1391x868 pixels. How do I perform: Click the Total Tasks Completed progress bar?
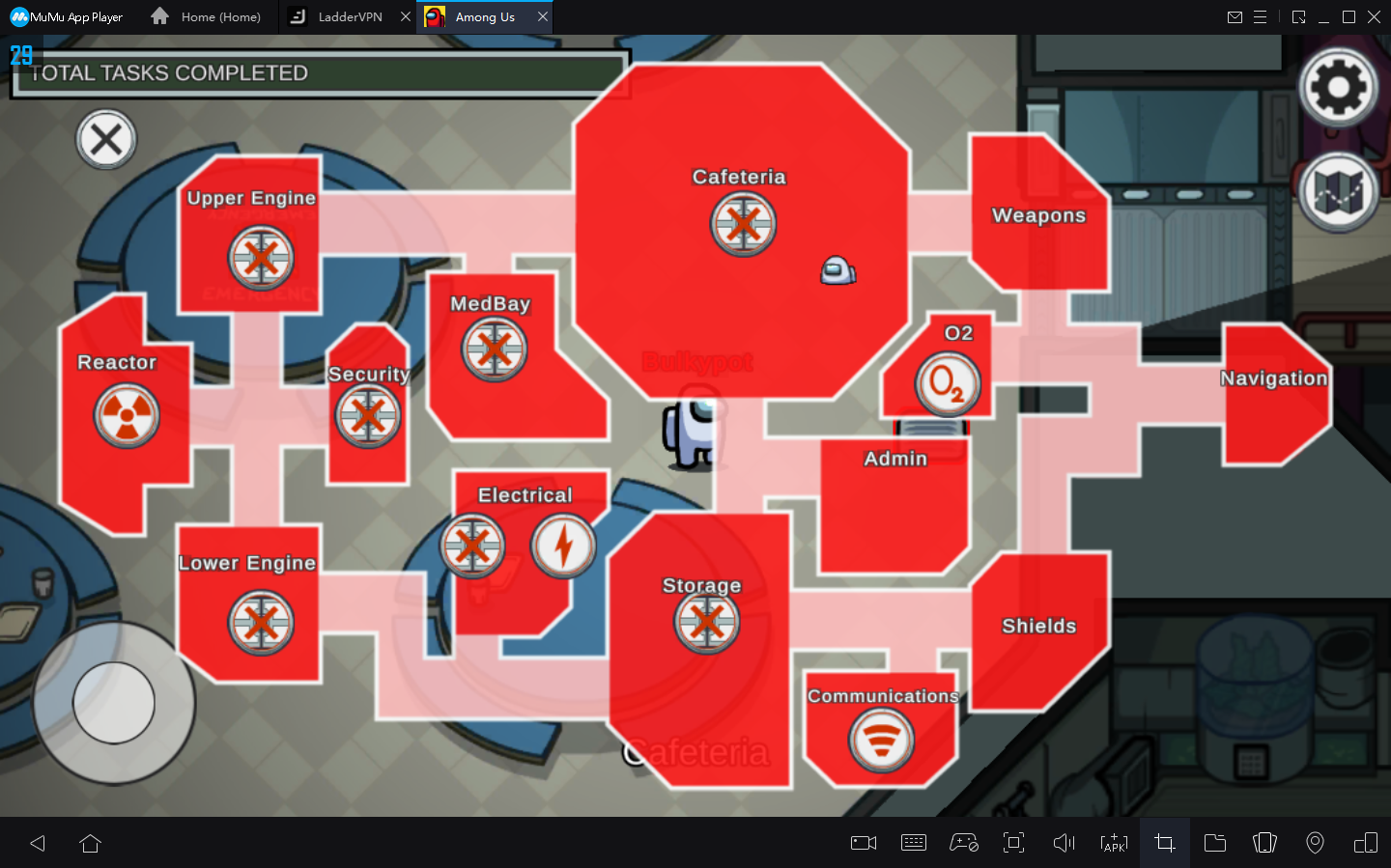pos(319,72)
